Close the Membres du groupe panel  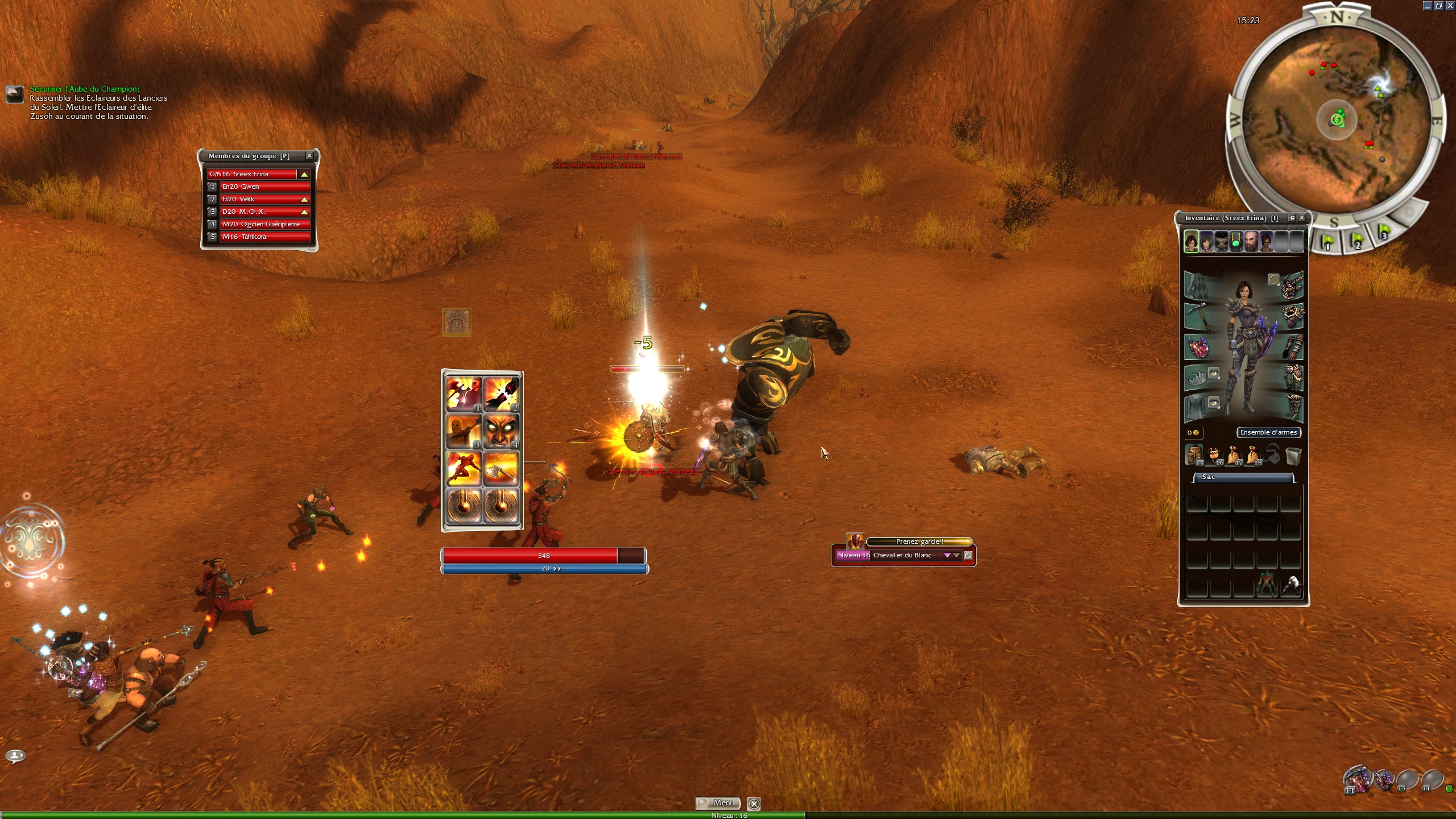[309, 156]
